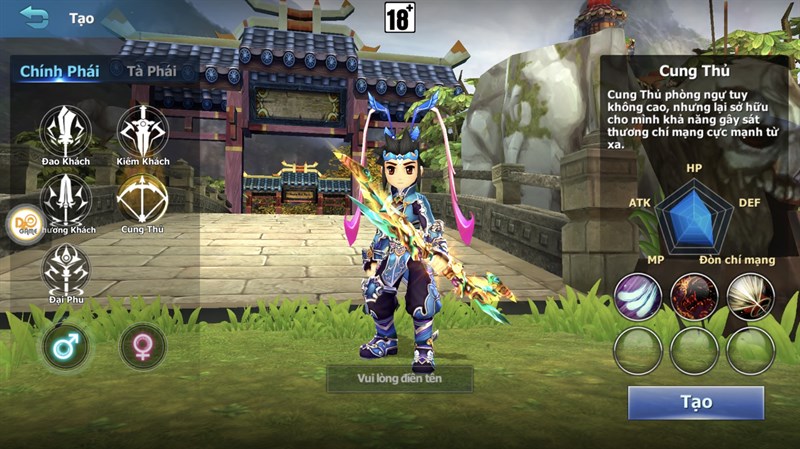The width and height of the screenshot is (800, 449).
Task: Pick the Thương Khách spear class
Action: (x=66, y=199)
